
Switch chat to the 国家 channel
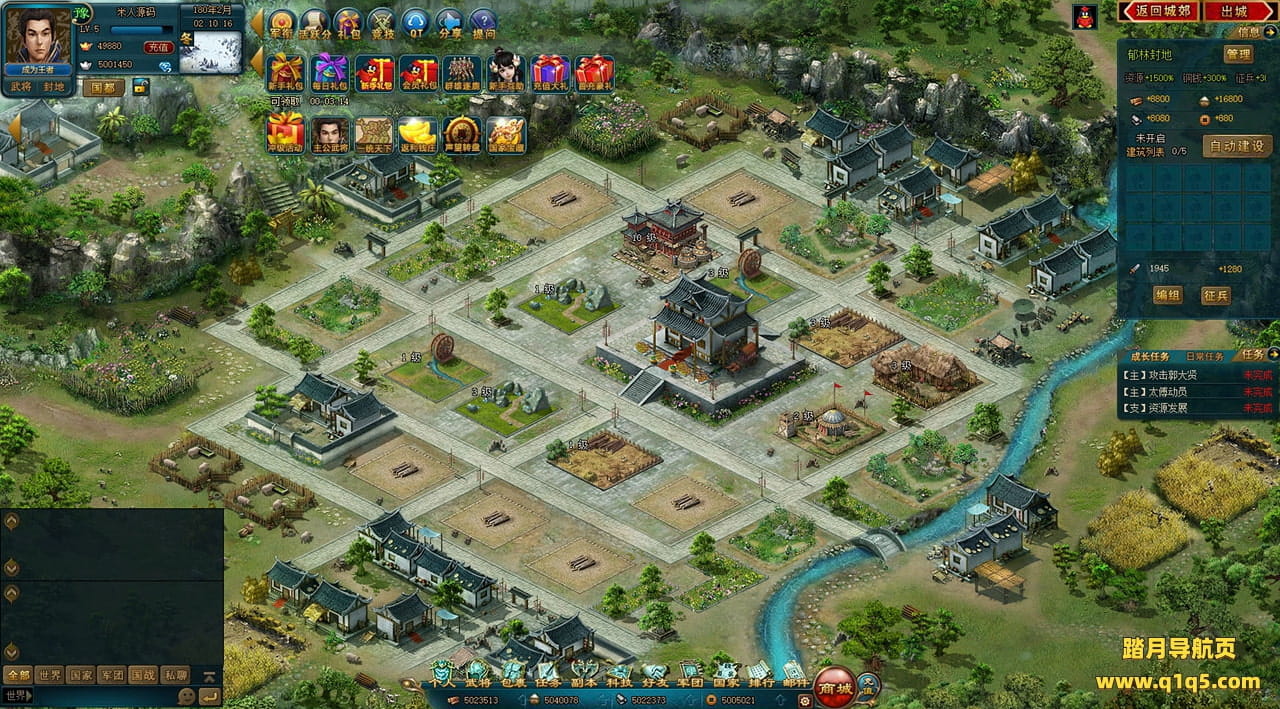tap(81, 675)
